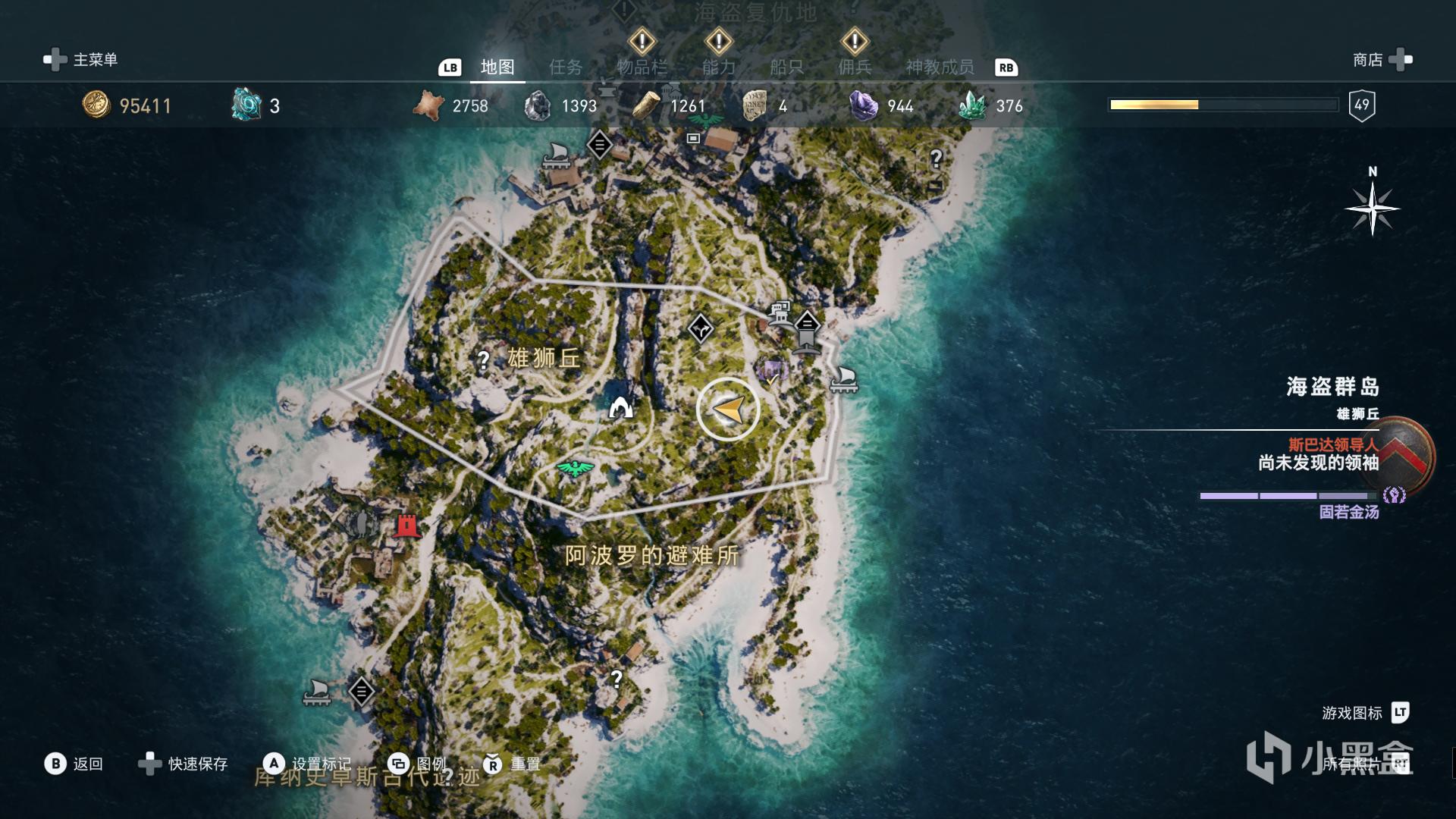Select the white cave entrance marker
1456x819 pixels.
(x=621, y=408)
